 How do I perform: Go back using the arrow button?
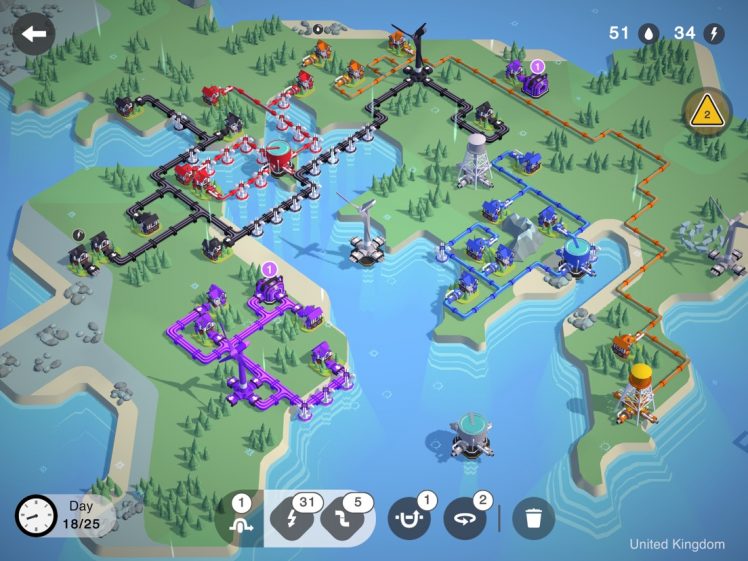pyautogui.click(x=33, y=34)
